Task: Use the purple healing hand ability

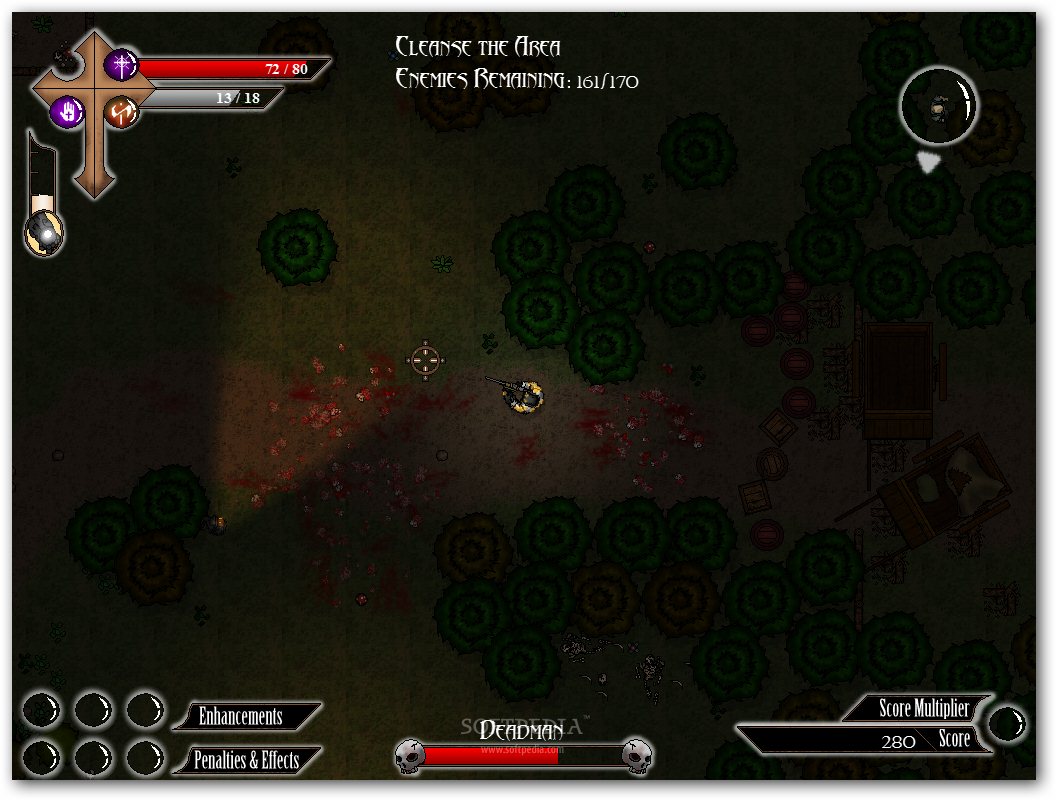Action: tap(67, 111)
